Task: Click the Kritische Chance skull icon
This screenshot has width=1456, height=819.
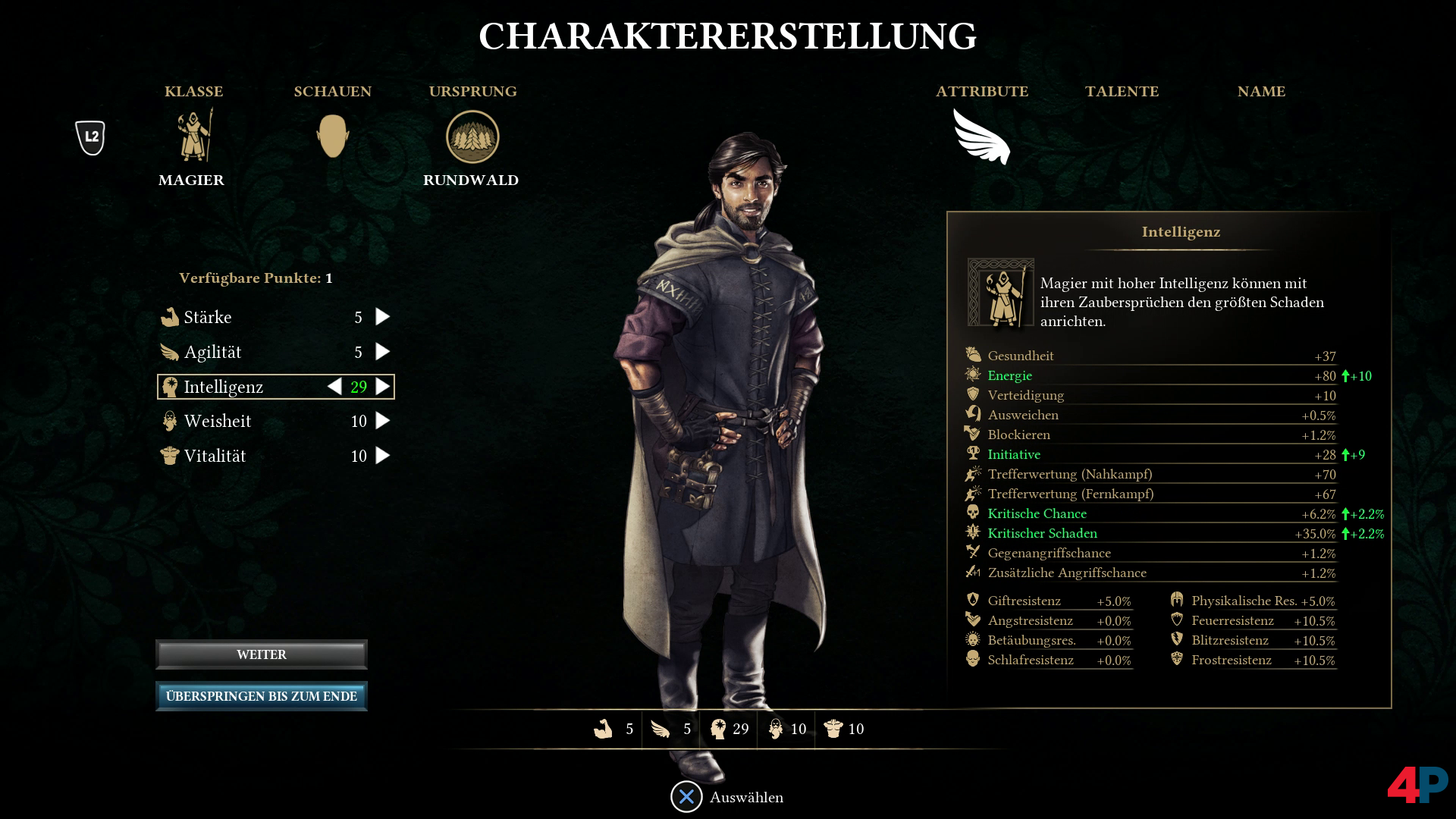Action: point(973,513)
